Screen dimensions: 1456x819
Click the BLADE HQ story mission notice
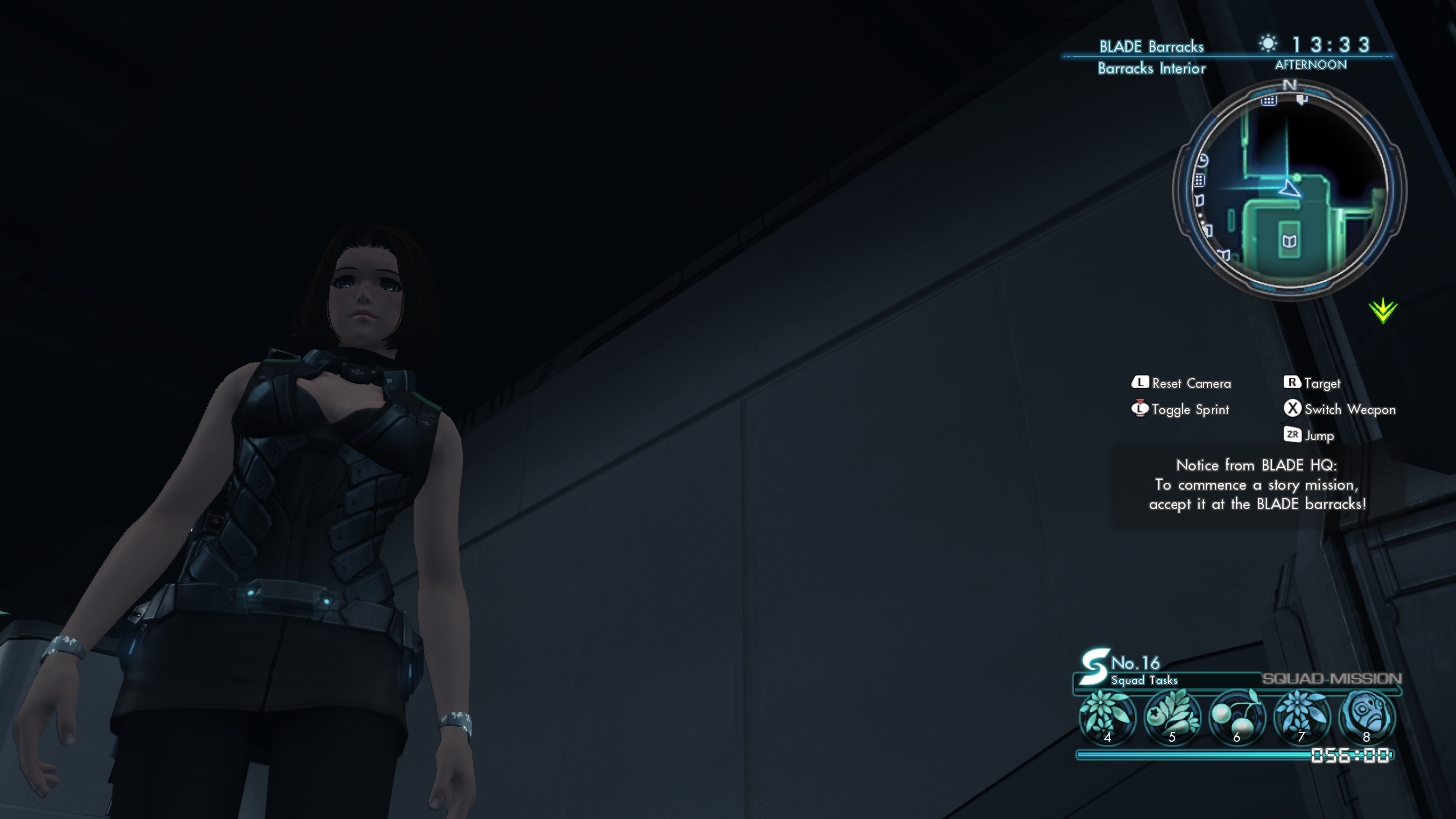click(x=1257, y=485)
